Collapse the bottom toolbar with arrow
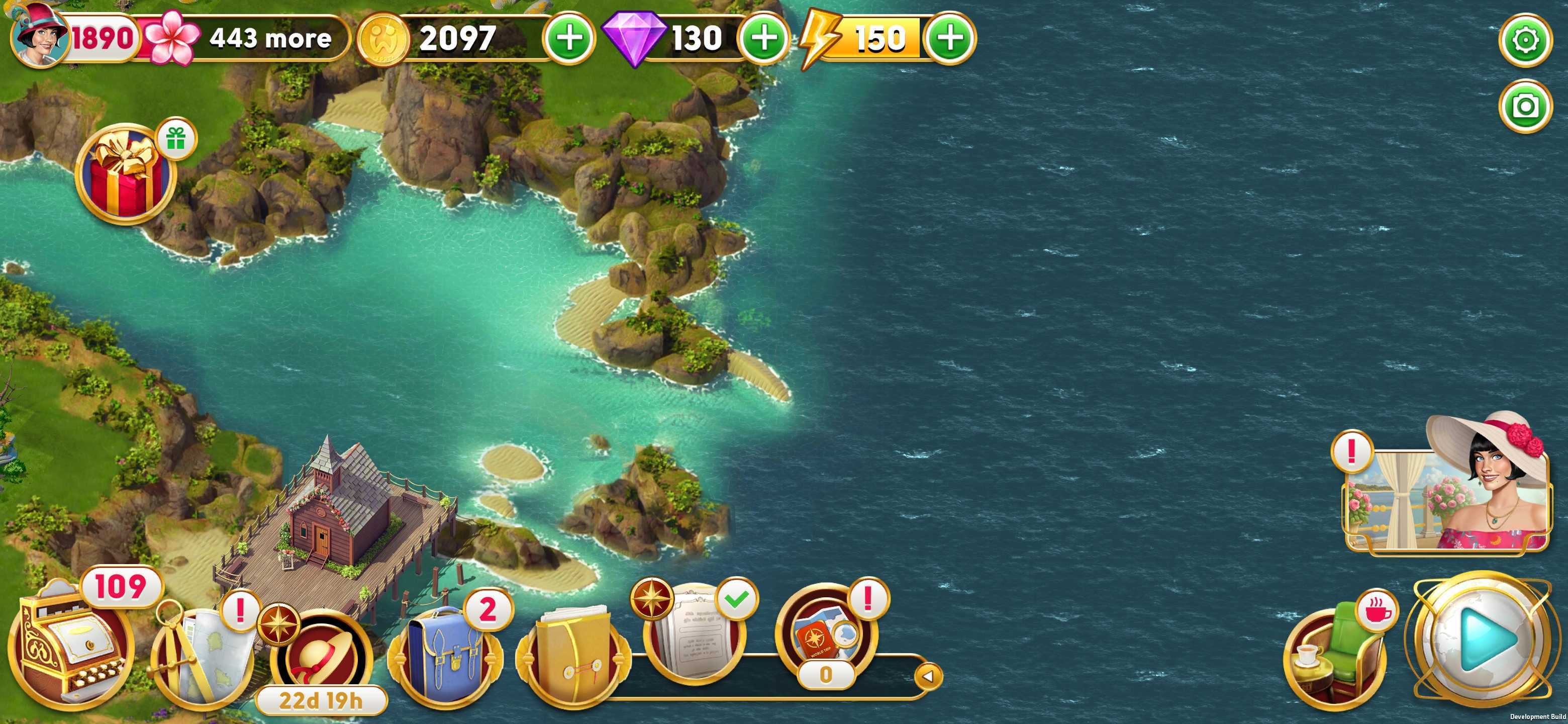The height and width of the screenshot is (724, 1568). coord(928,676)
